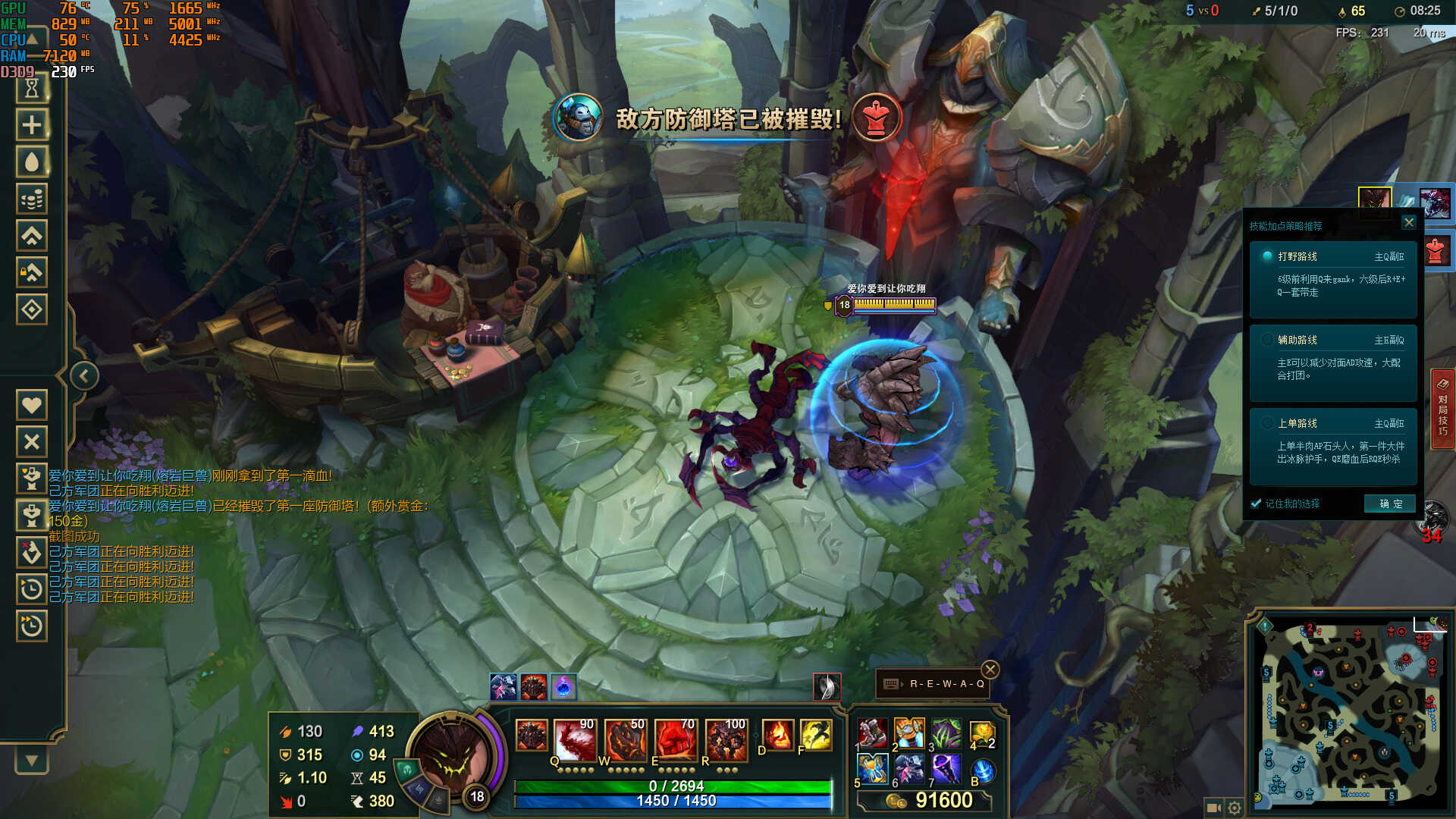Toggle the 记住我的选择 checkbox
Viewport: 1456px width, 819px height.
pyautogui.click(x=1257, y=504)
